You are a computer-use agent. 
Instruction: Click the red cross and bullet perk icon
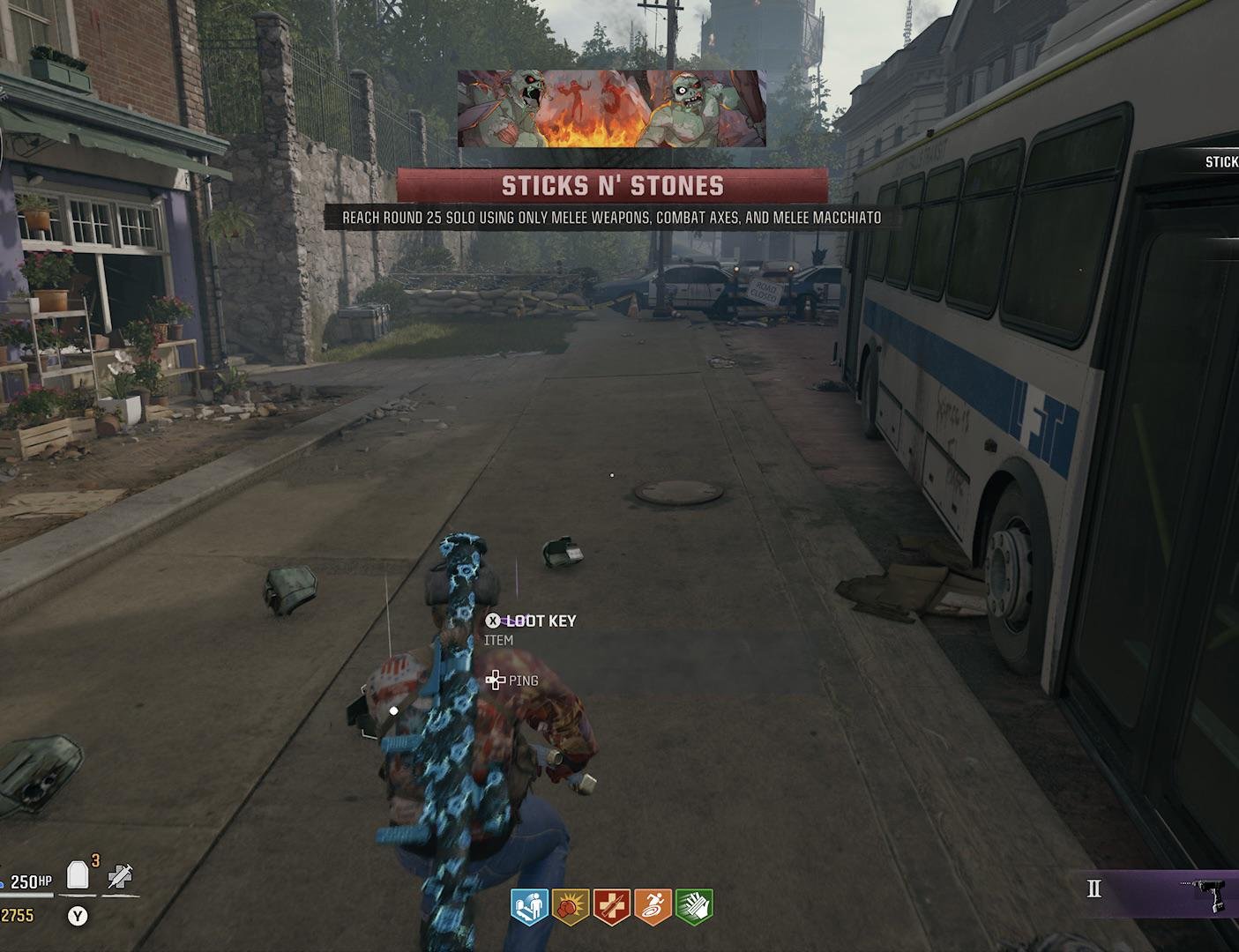pos(612,907)
